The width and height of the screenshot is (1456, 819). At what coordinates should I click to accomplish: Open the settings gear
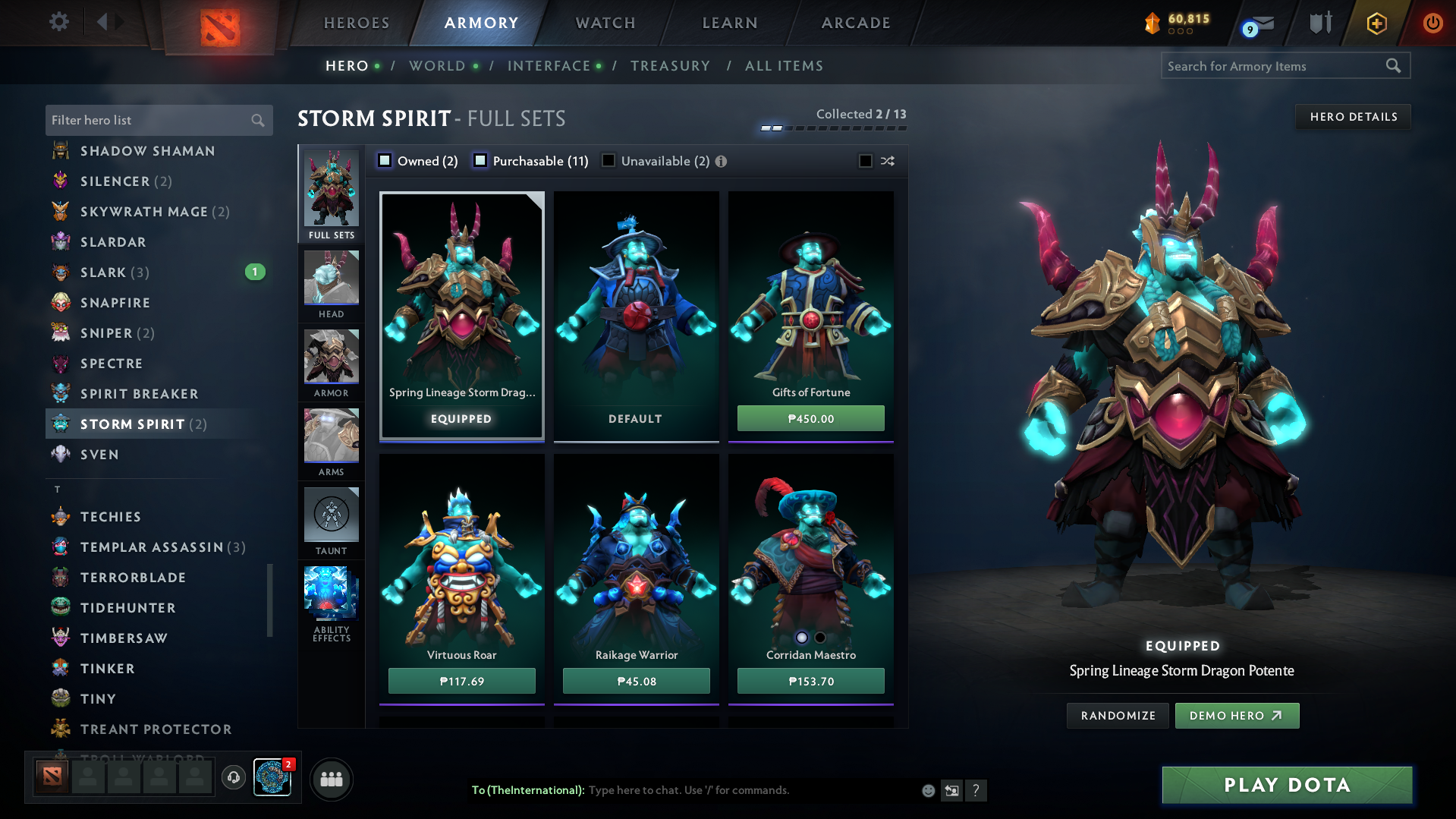pyautogui.click(x=58, y=22)
